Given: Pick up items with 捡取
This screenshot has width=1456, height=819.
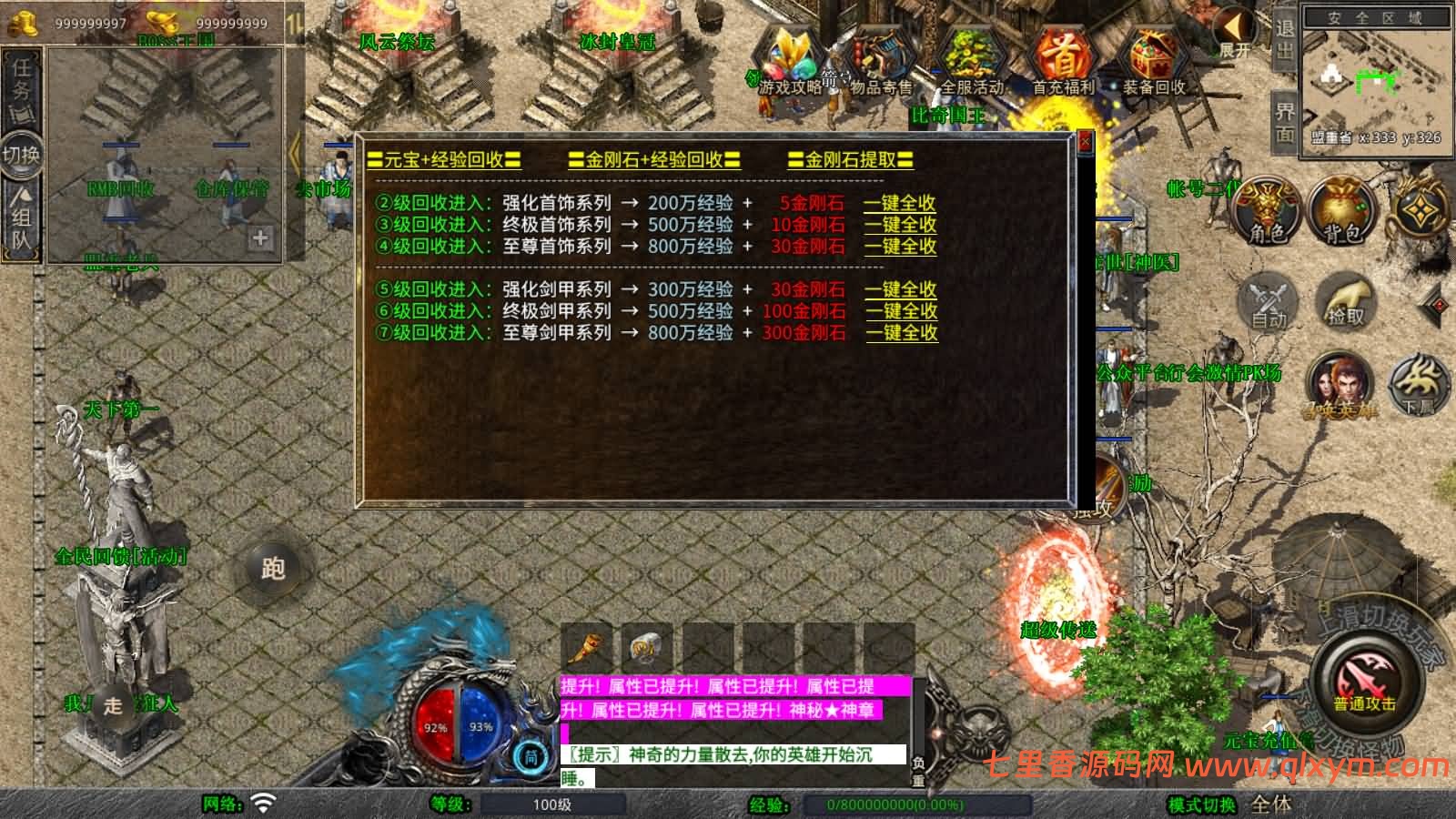Looking at the screenshot, I should 1344,302.
